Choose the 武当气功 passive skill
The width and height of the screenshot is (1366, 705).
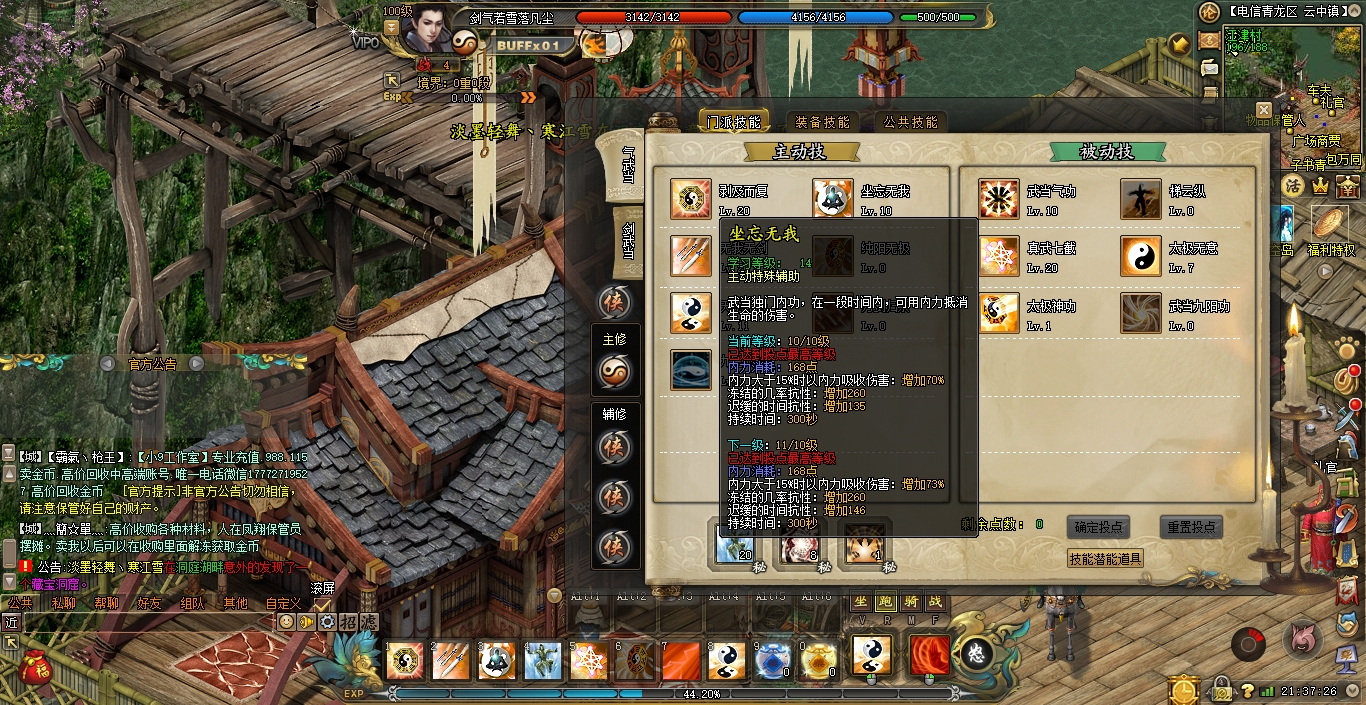click(x=998, y=198)
